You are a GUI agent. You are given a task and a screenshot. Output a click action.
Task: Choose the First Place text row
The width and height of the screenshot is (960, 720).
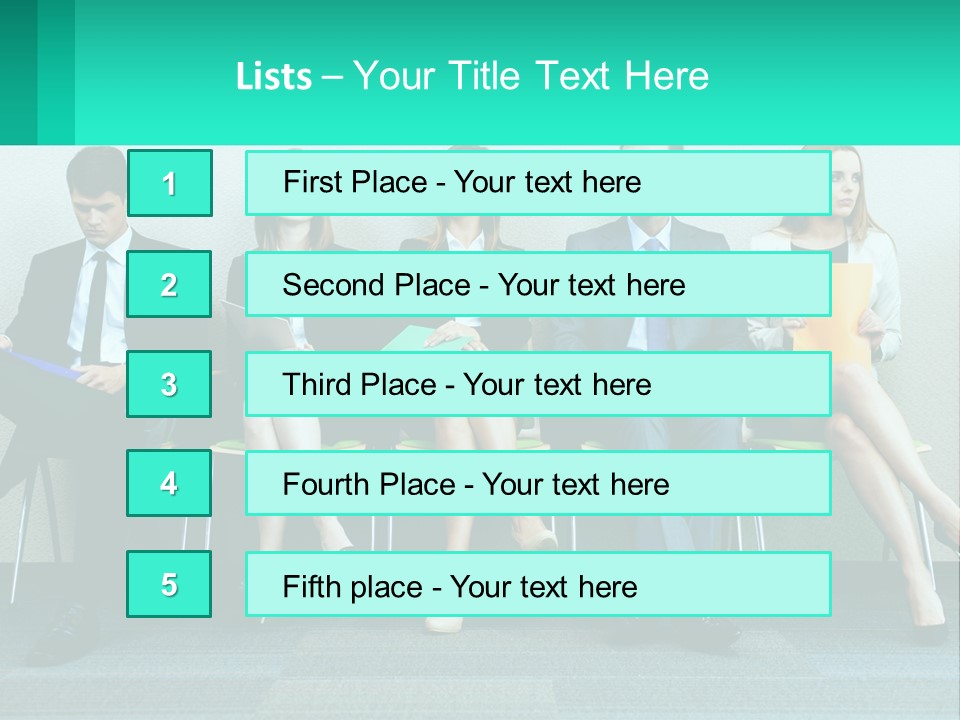538,183
